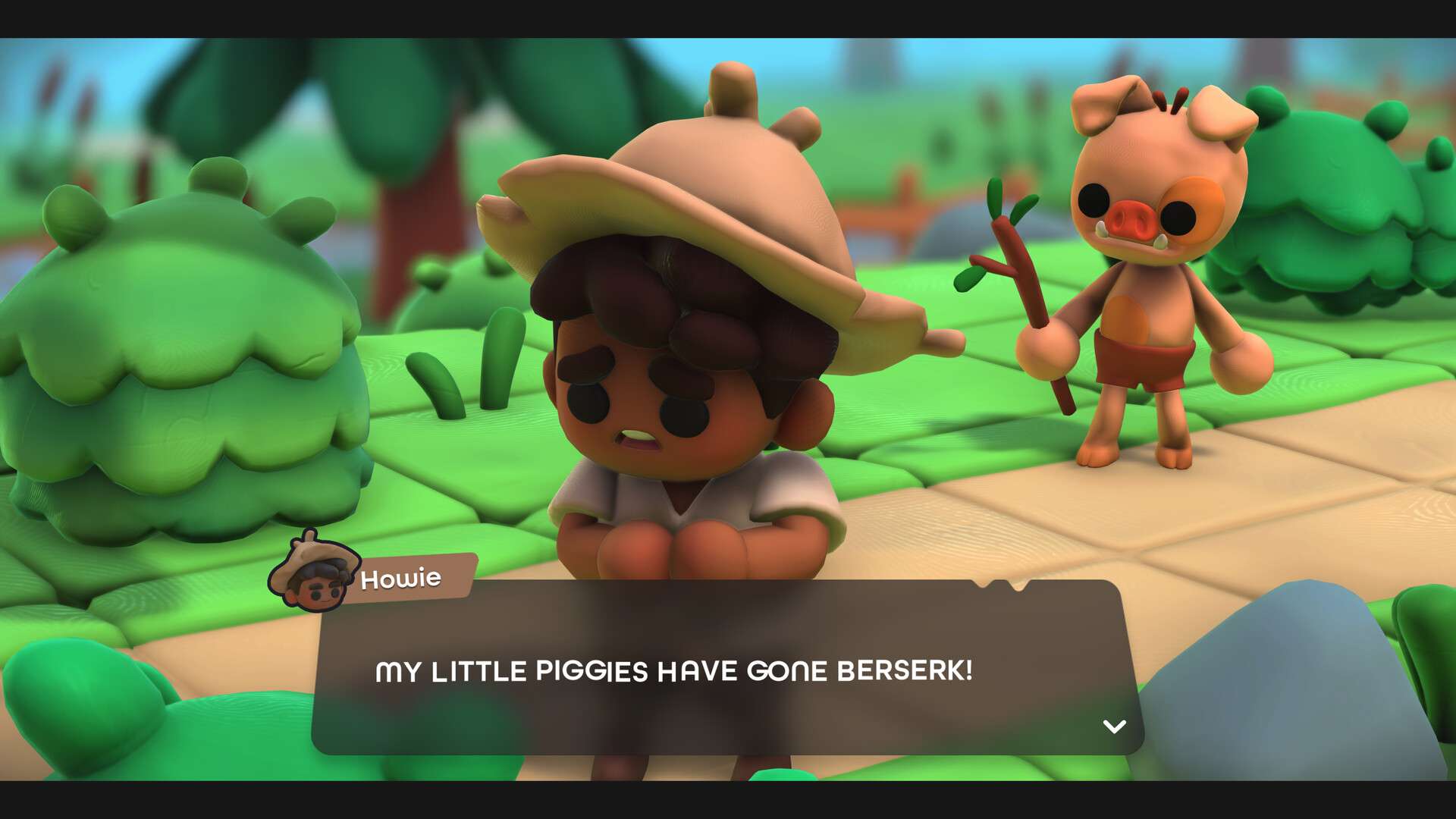Advance dialogue with the down-arrow chevron

click(1113, 726)
